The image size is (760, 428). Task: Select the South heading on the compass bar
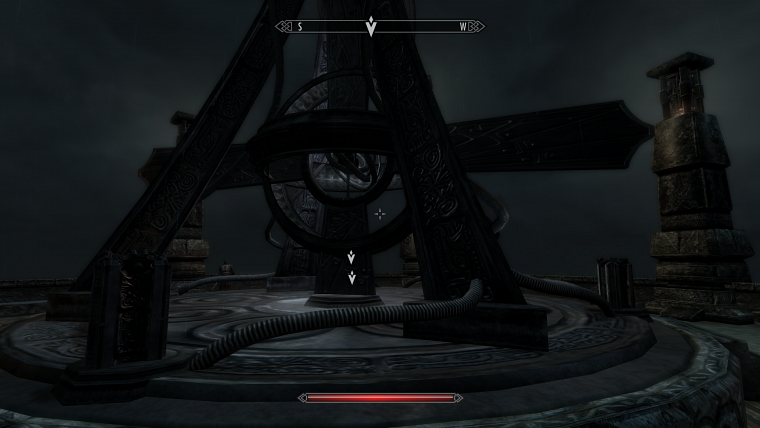[x=299, y=27]
